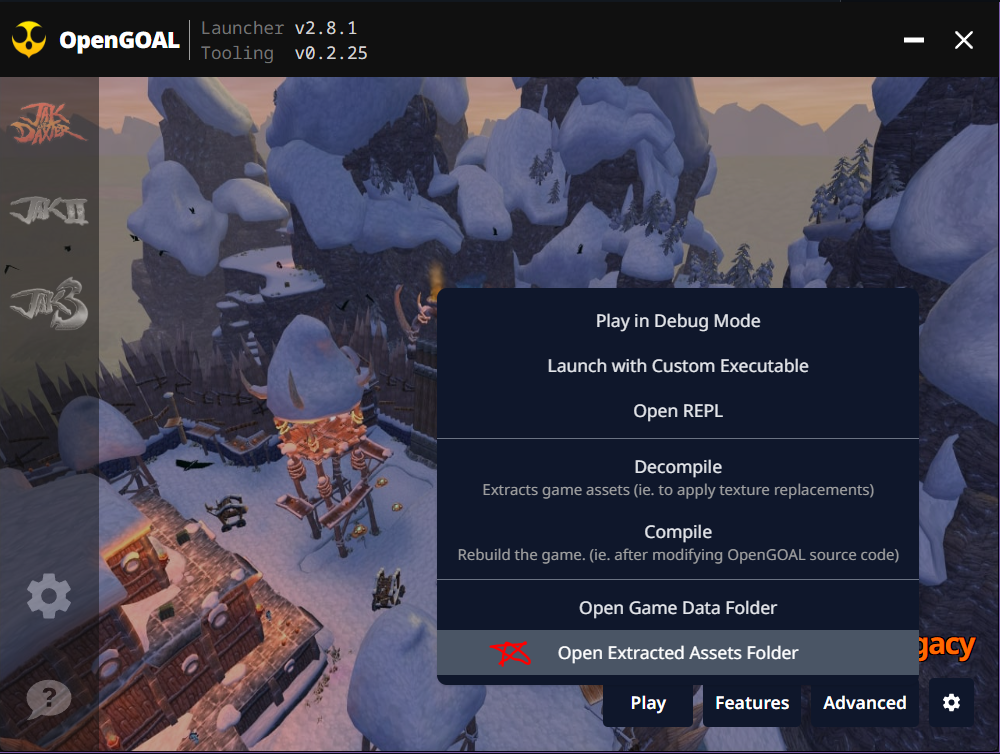1000x754 pixels.
Task: Open Extracted Assets Folder
Action: click(678, 653)
